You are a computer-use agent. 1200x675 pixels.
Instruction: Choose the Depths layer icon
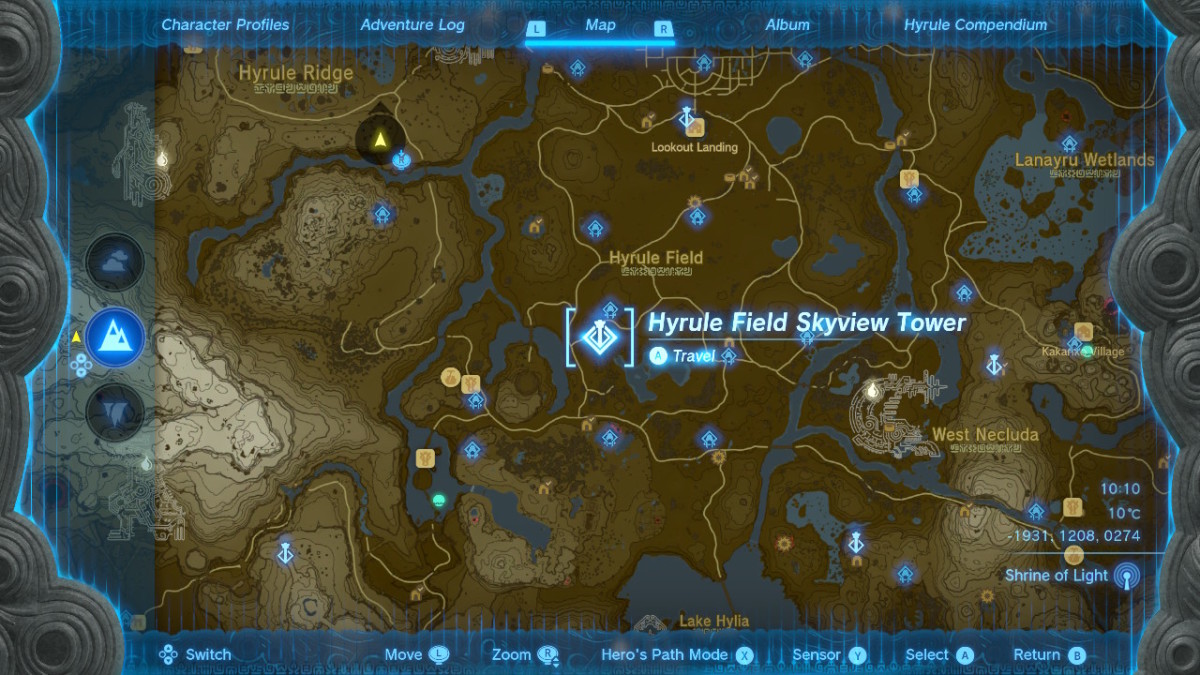tap(115, 412)
